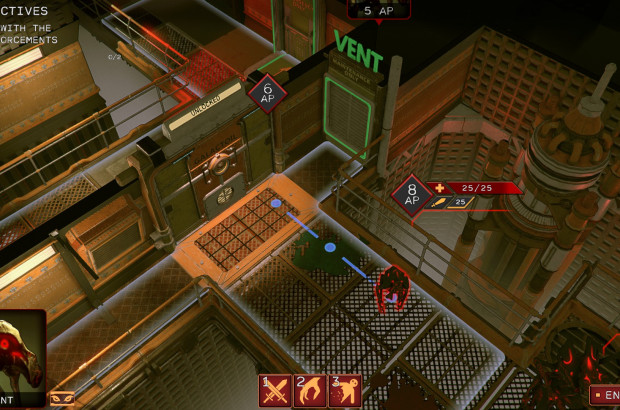Screen dimensions: 620x410
Task: Use the claw slash ability
Action: point(310,390)
